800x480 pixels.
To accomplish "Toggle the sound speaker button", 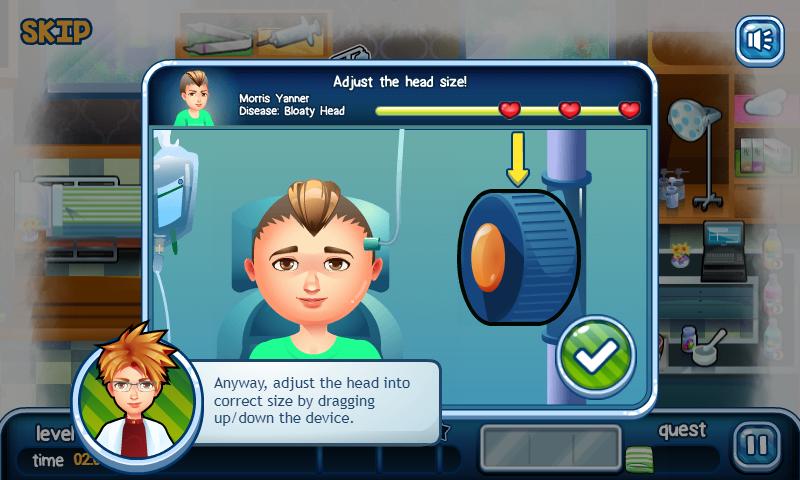I will click(760, 40).
